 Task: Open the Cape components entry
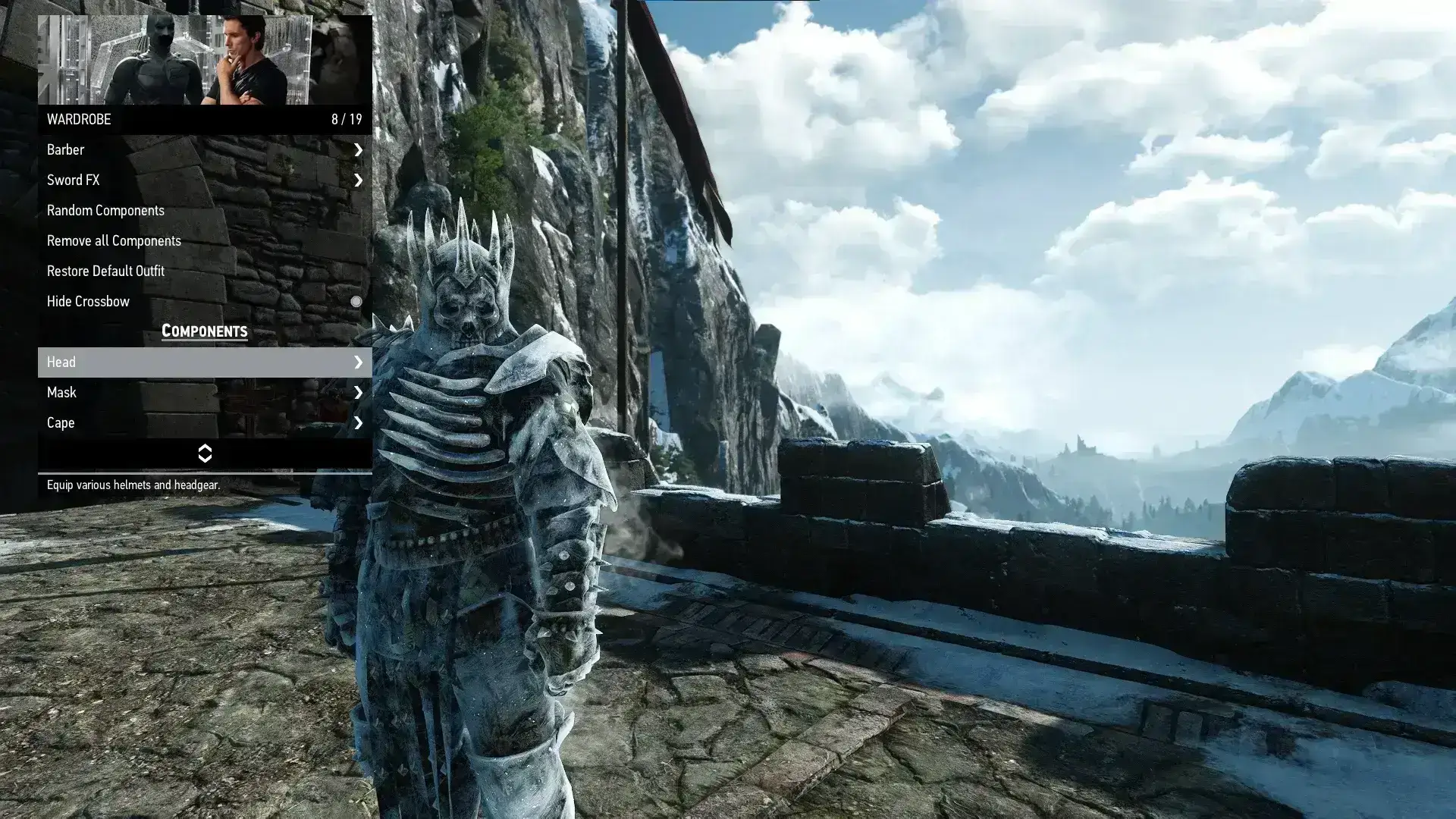tap(204, 423)
